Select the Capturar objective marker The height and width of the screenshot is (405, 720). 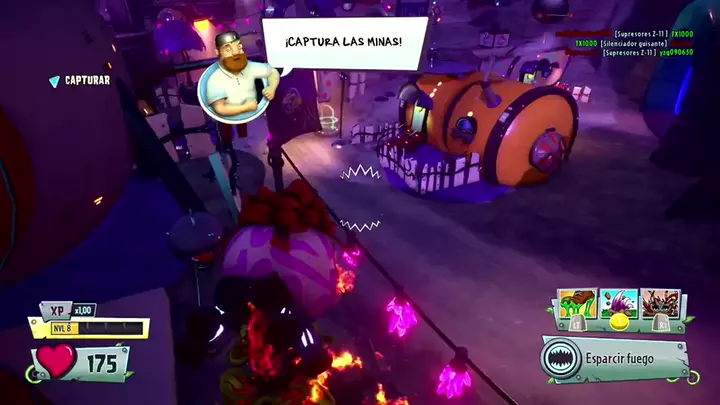[80, 81]
